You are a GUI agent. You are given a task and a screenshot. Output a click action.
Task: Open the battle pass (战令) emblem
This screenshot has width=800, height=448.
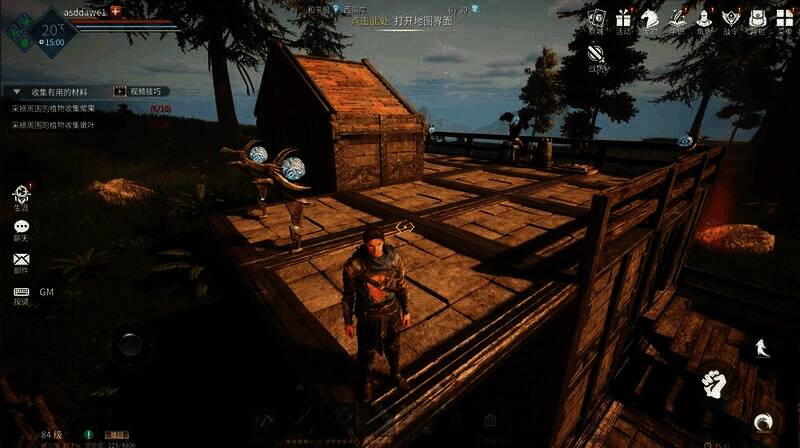click(x=730, y=19)
